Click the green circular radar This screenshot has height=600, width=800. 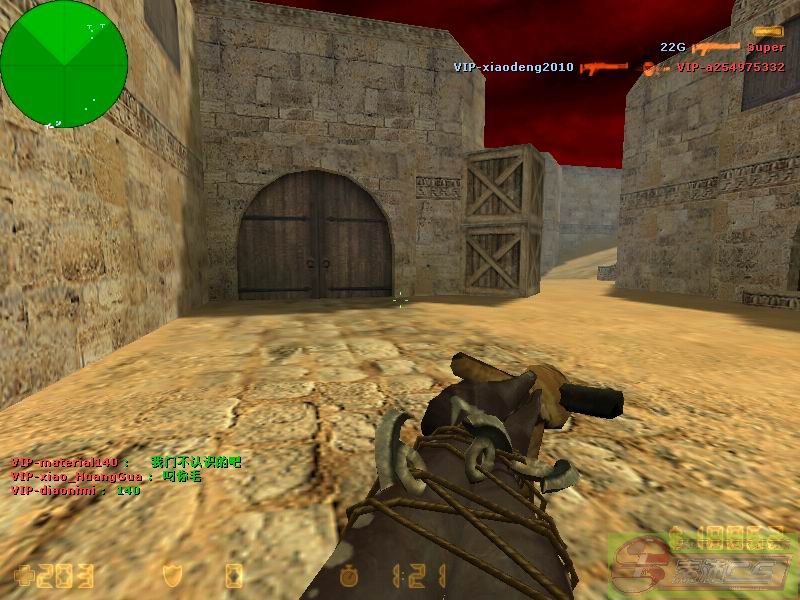[x=64, y=64]
